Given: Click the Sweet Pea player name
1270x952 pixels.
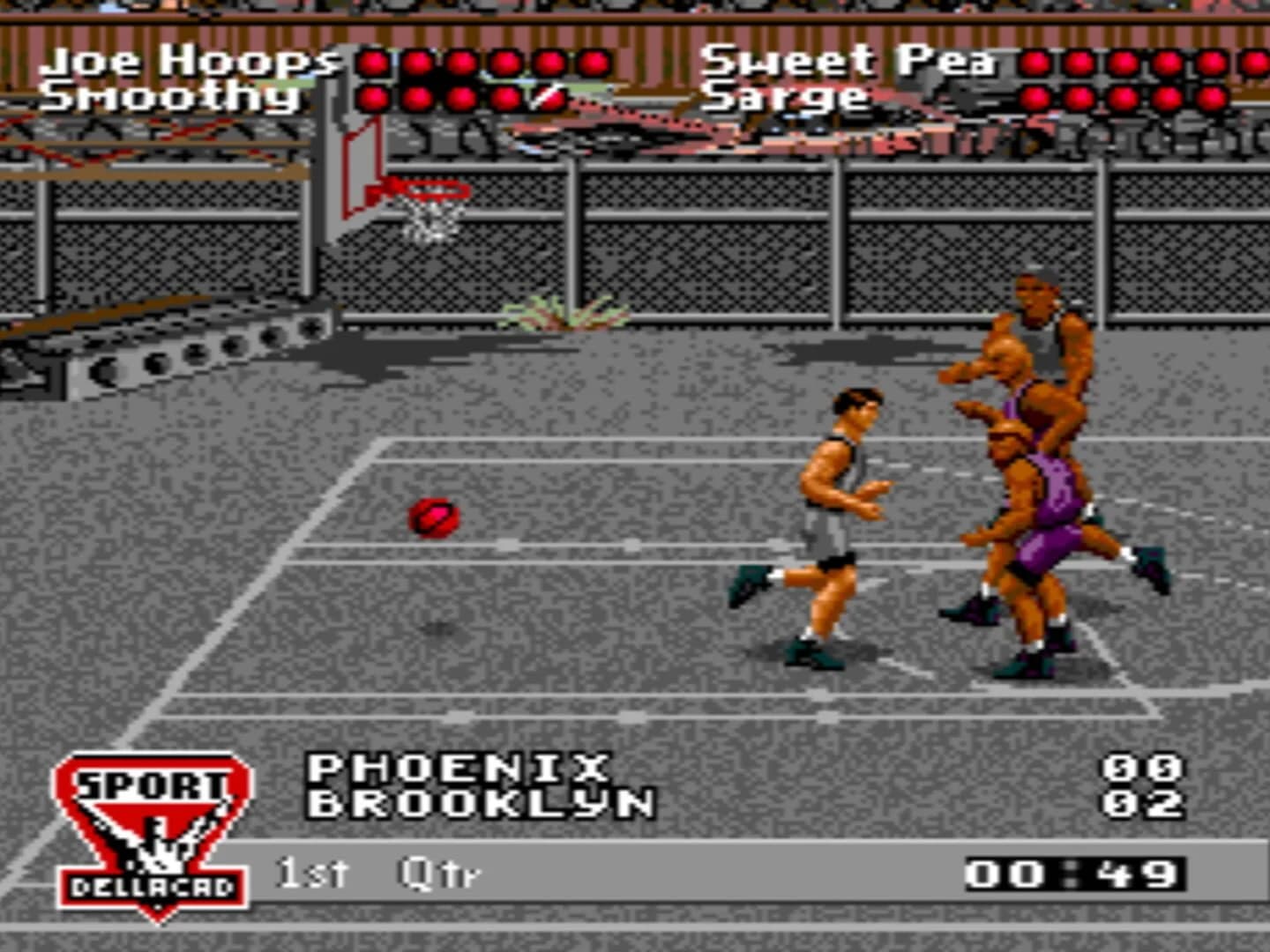Looking at the screenshot, I should coord(851,60).
